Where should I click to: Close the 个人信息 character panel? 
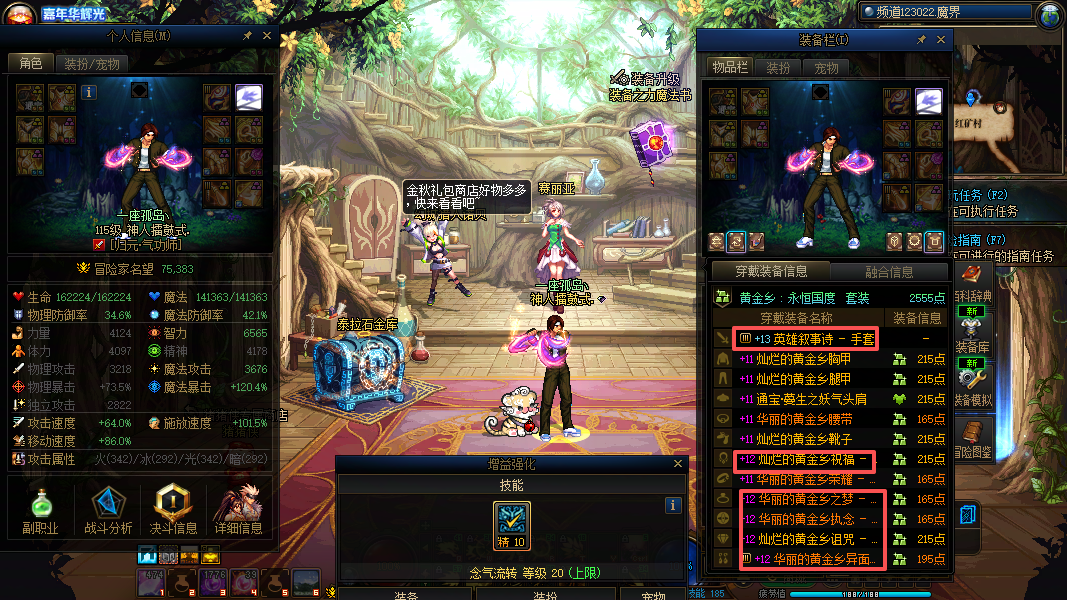pos(267,36)
